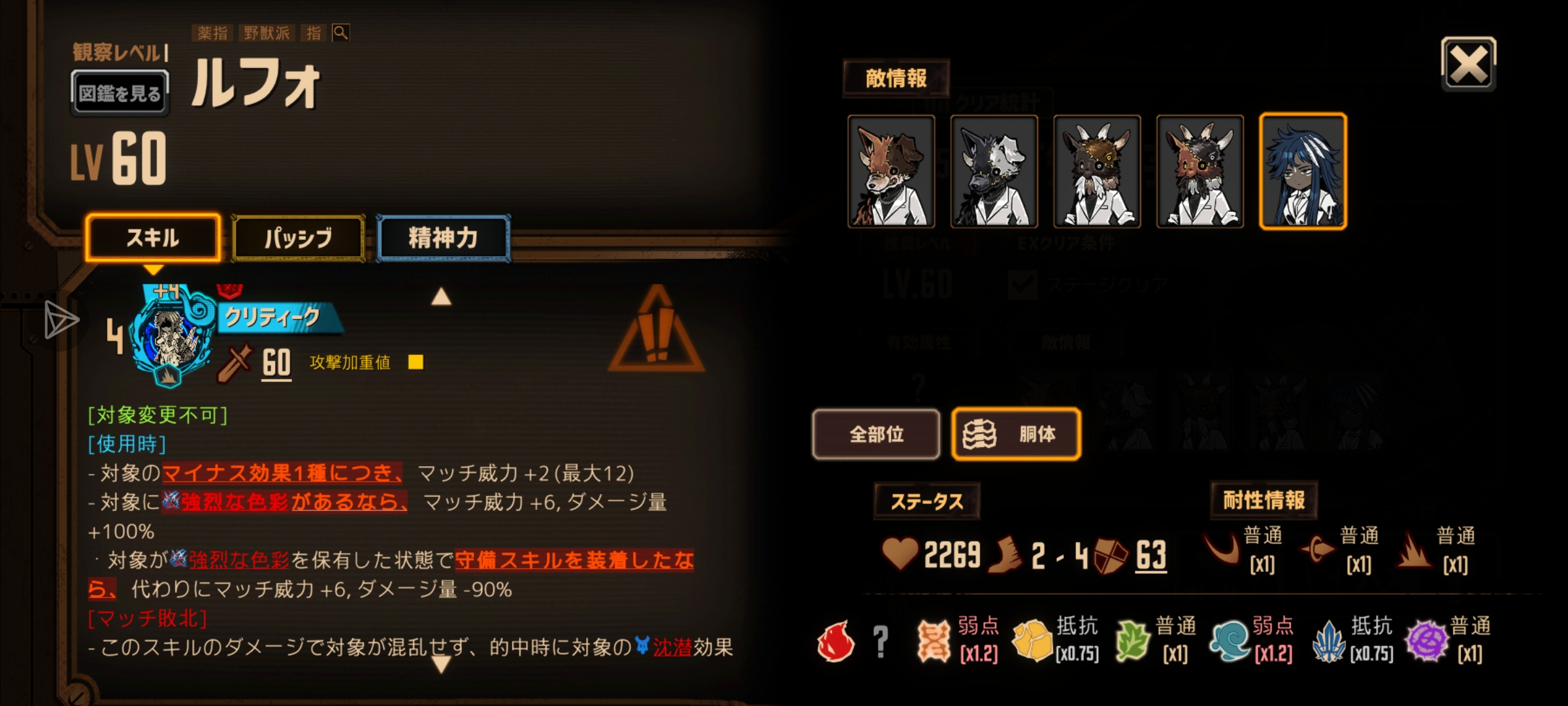Select the first wolf enemy portrait
The image size is (1568, 706).
tap(891, 172)
